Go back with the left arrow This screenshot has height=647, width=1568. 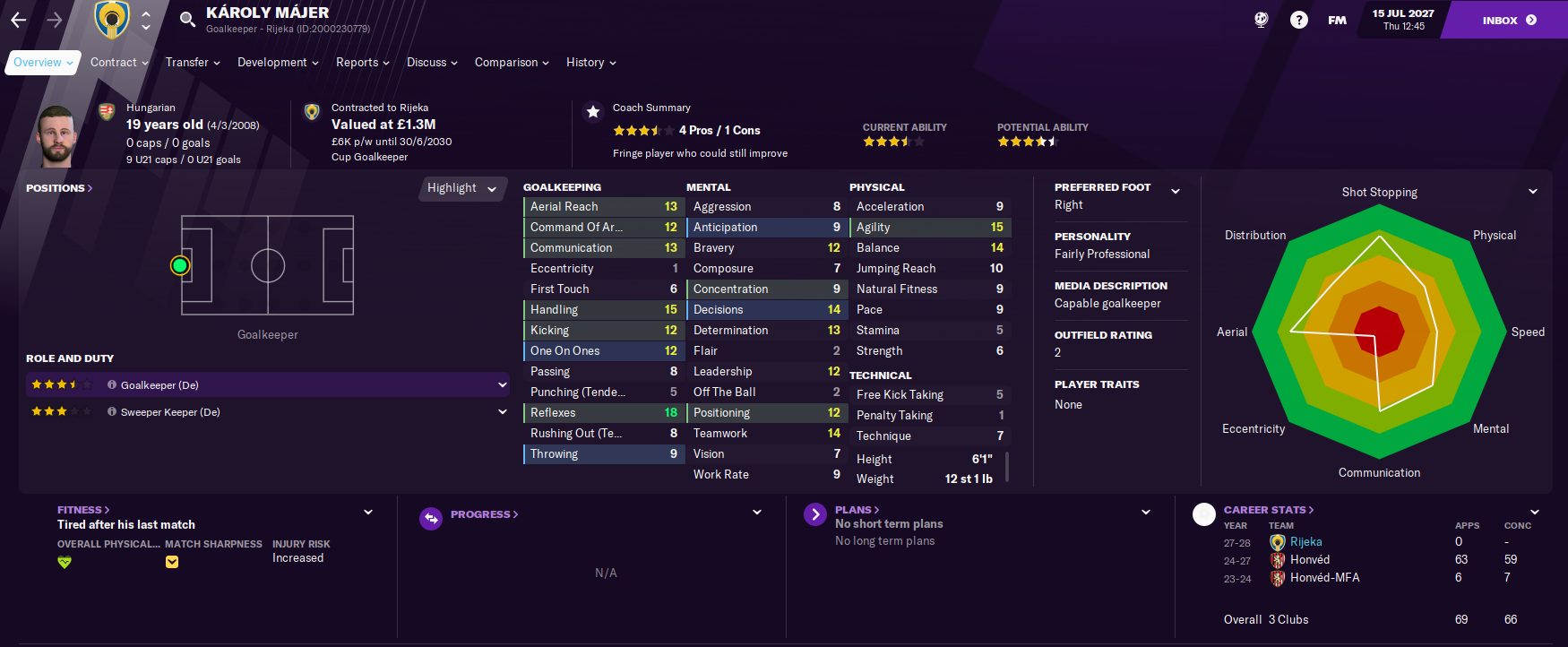[19, 20]
